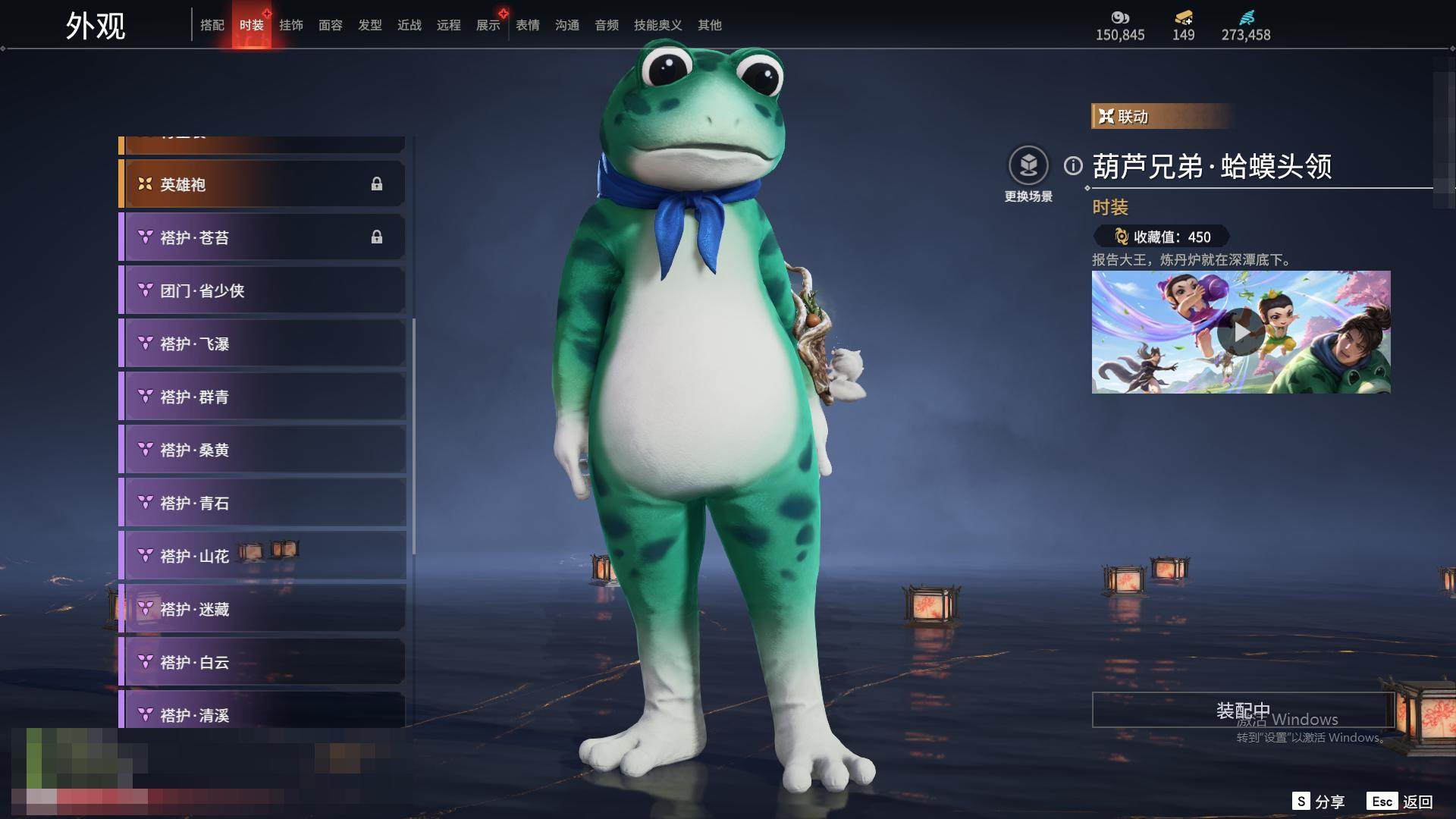Screen dimensions: 1456x819
Task: Choose the 褡护·白云 outfit
Action: point(262,662)
